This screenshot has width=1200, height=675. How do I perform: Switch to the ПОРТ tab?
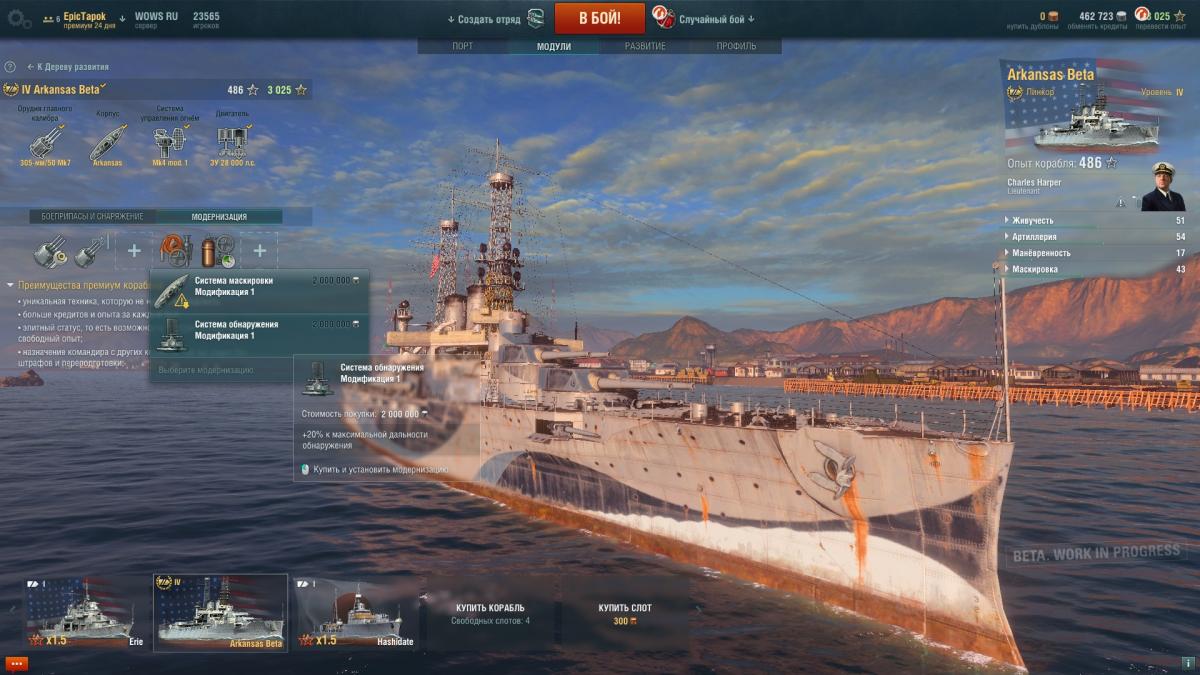463,46
